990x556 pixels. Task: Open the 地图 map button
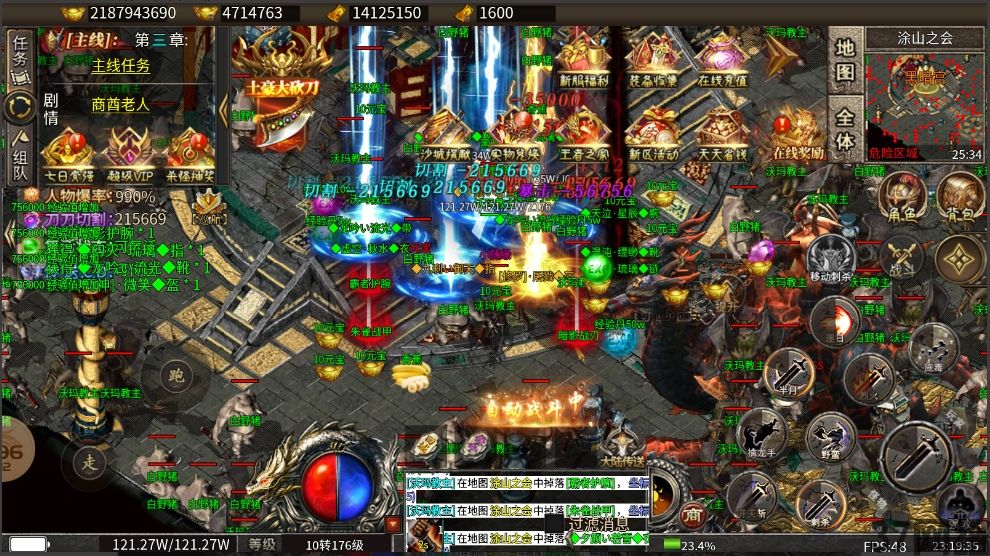845,60
